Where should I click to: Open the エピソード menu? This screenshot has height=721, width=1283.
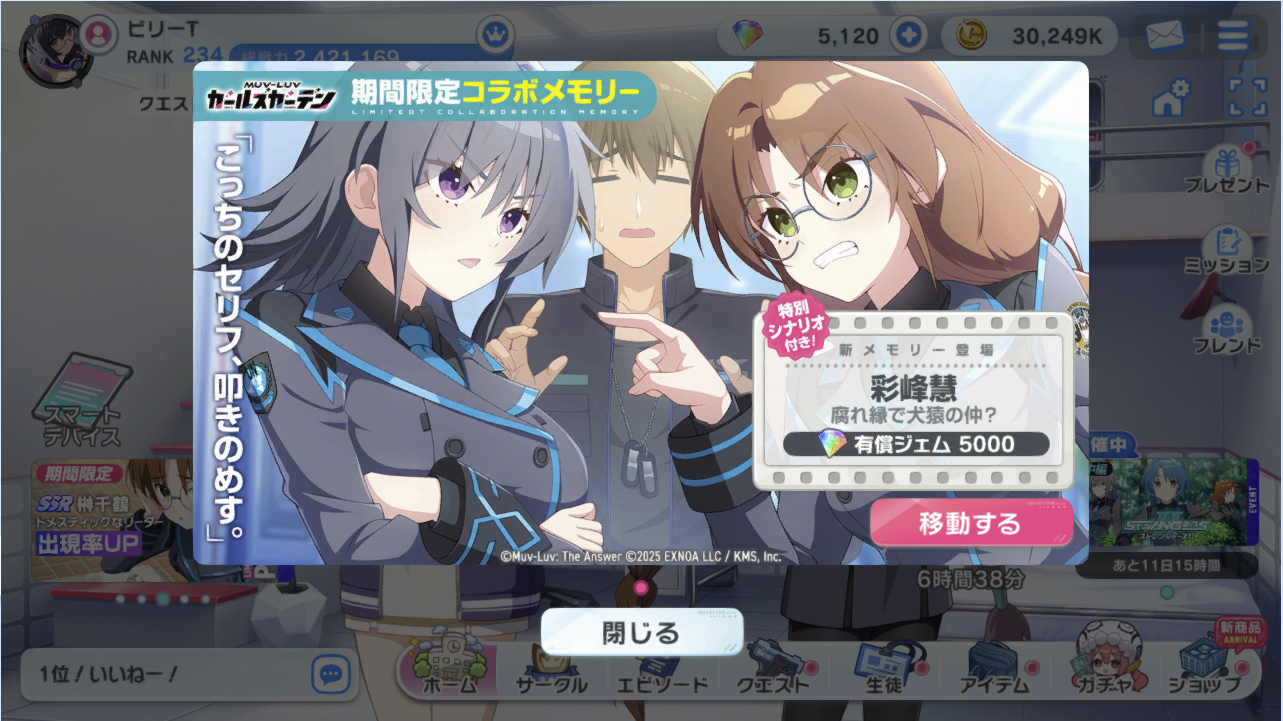coord(661,670)
